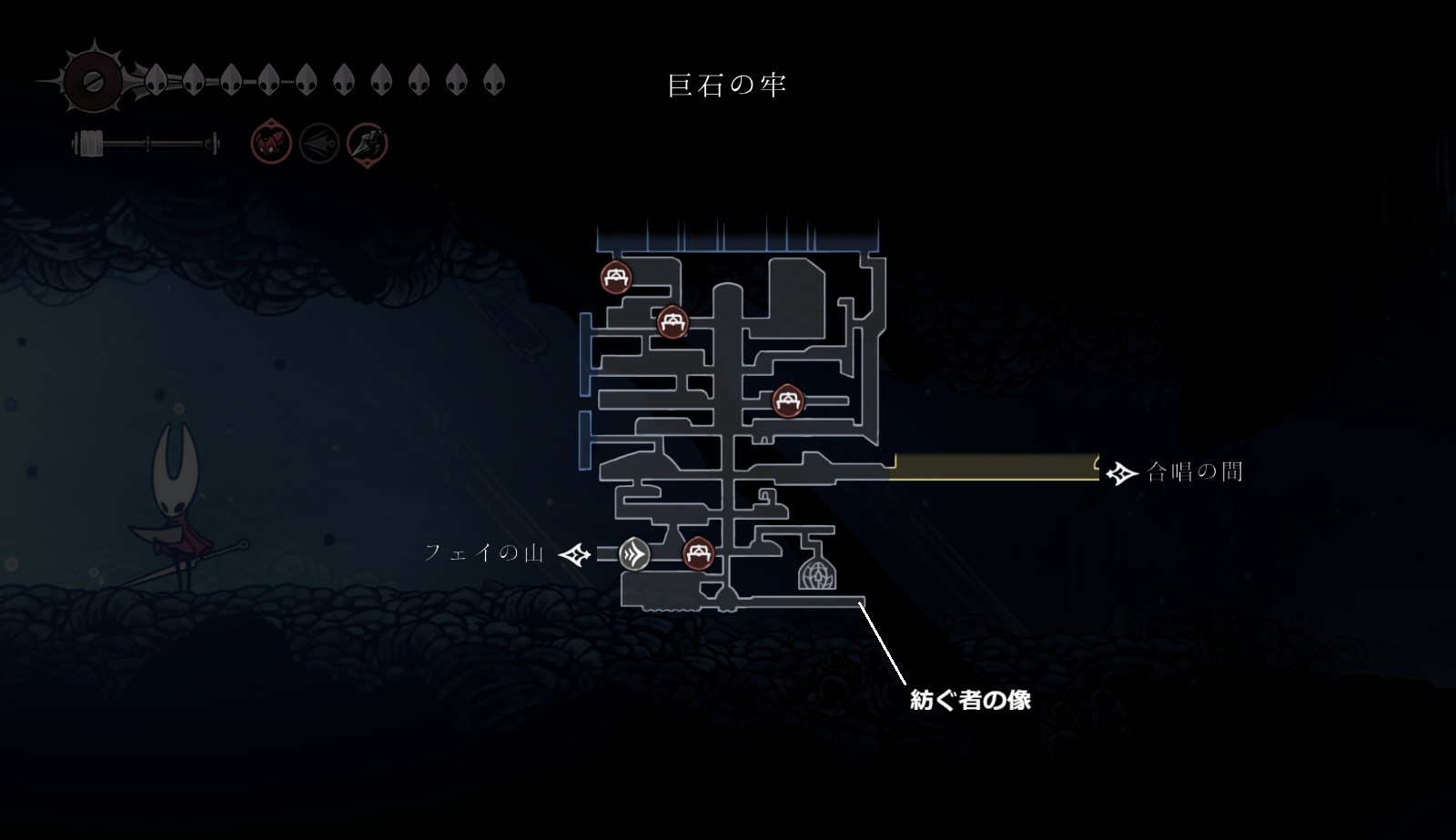Select the bench marker beside the chevron pin
The width and height of the screenshot is (1456, 840).
698,552
